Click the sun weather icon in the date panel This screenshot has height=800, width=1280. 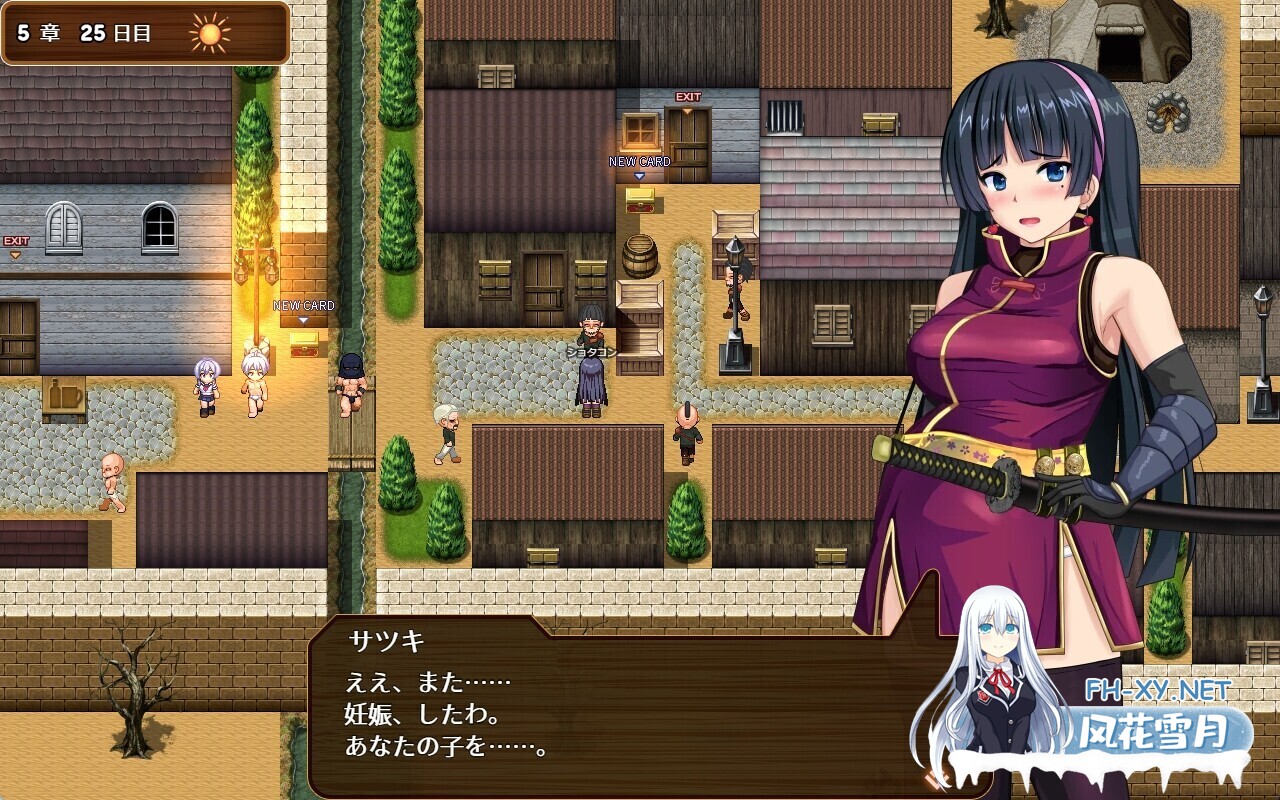pos(210,34)
